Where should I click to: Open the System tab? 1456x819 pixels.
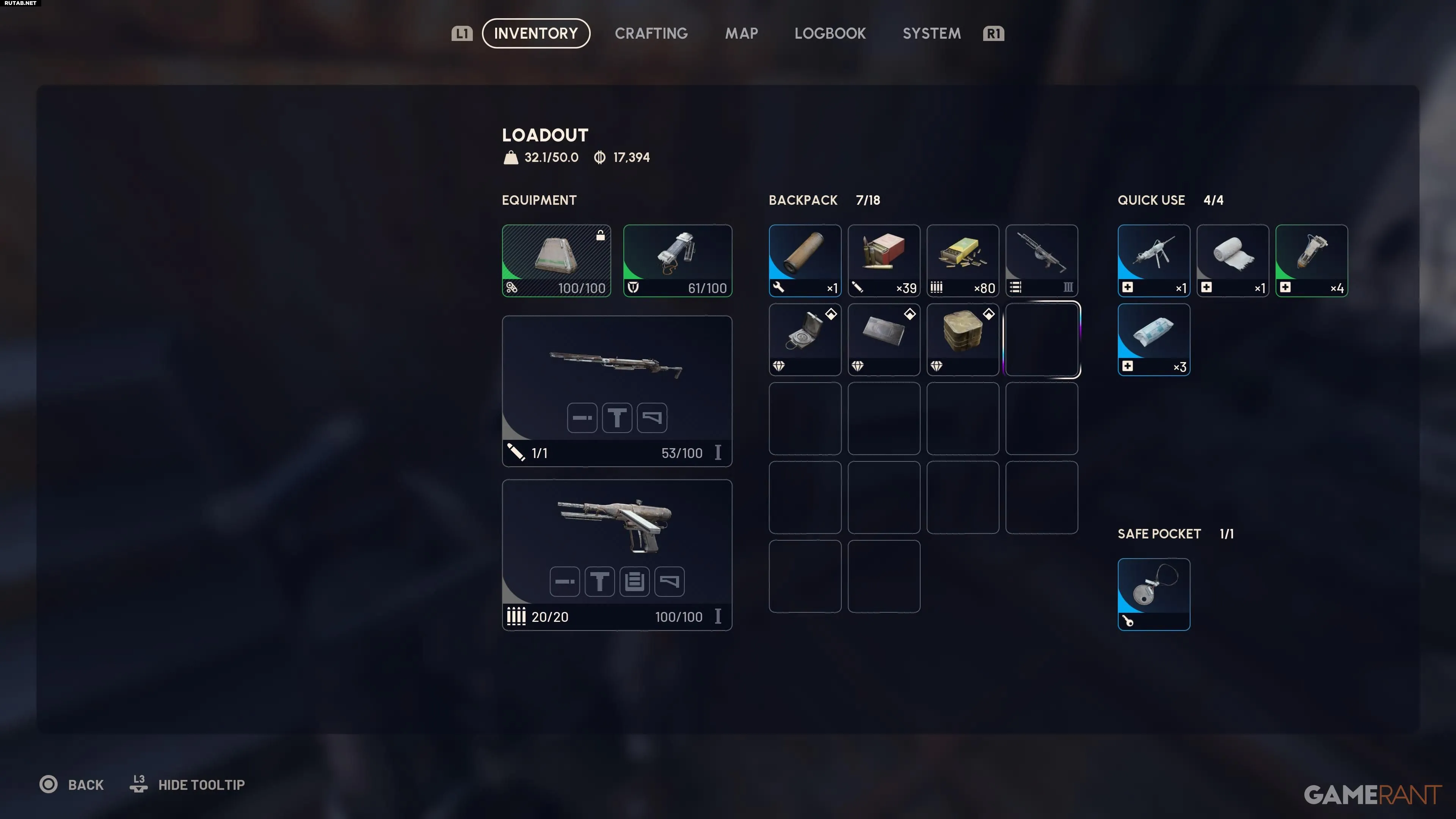pyautogui.click(x=931, y=33)
